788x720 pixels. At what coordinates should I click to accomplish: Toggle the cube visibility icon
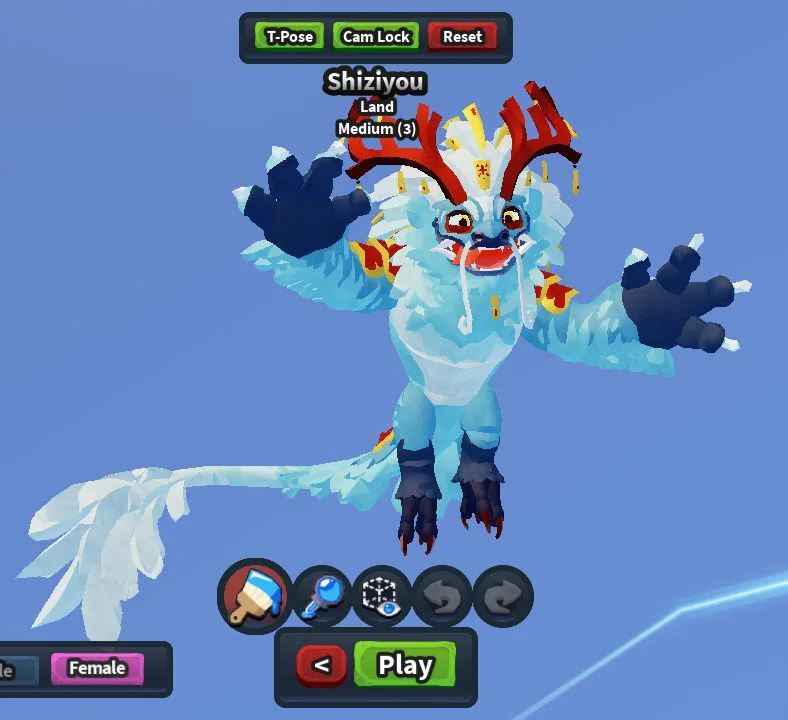(x=381, y=597)
